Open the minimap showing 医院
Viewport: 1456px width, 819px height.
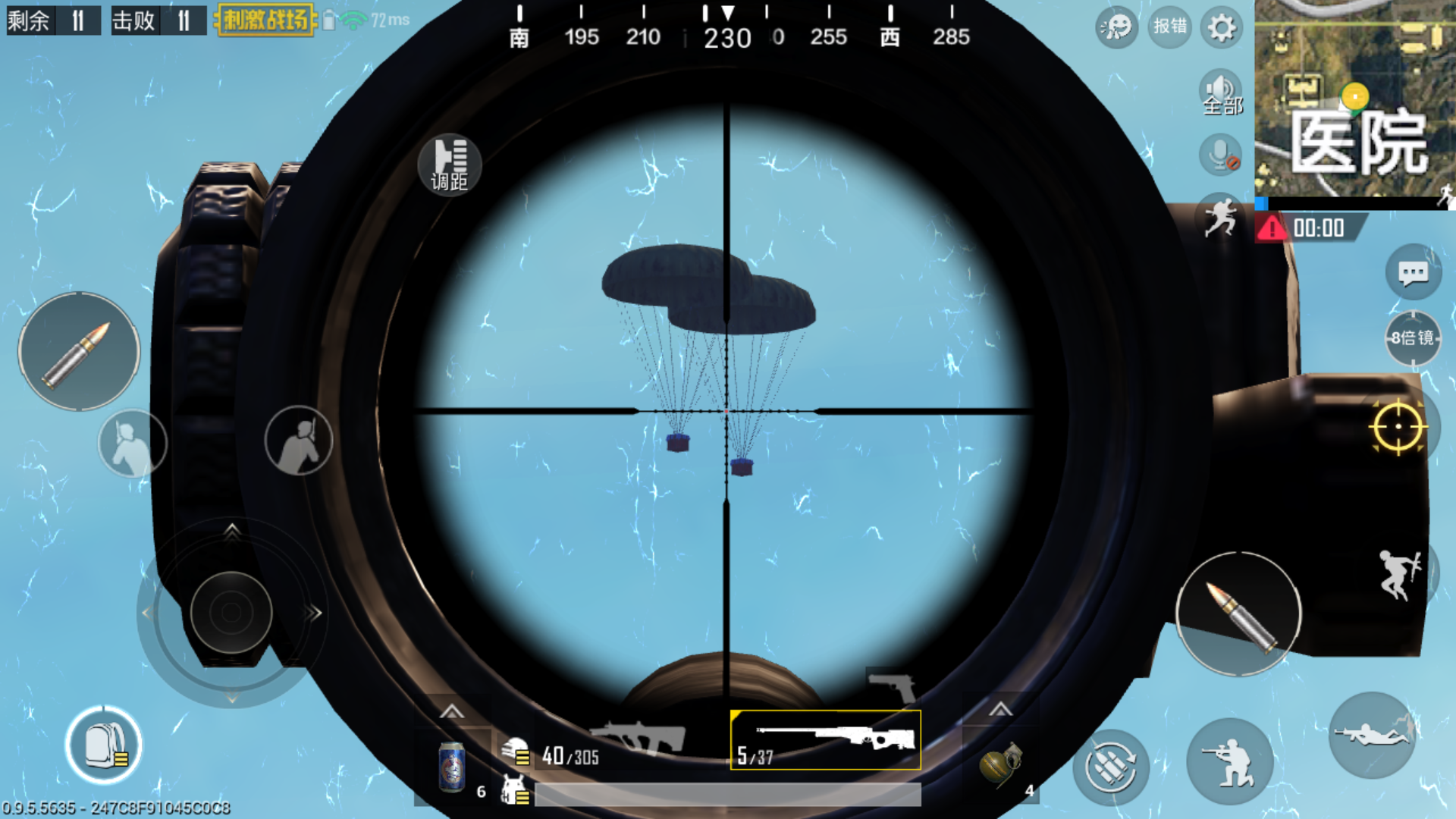point(1357,99)
